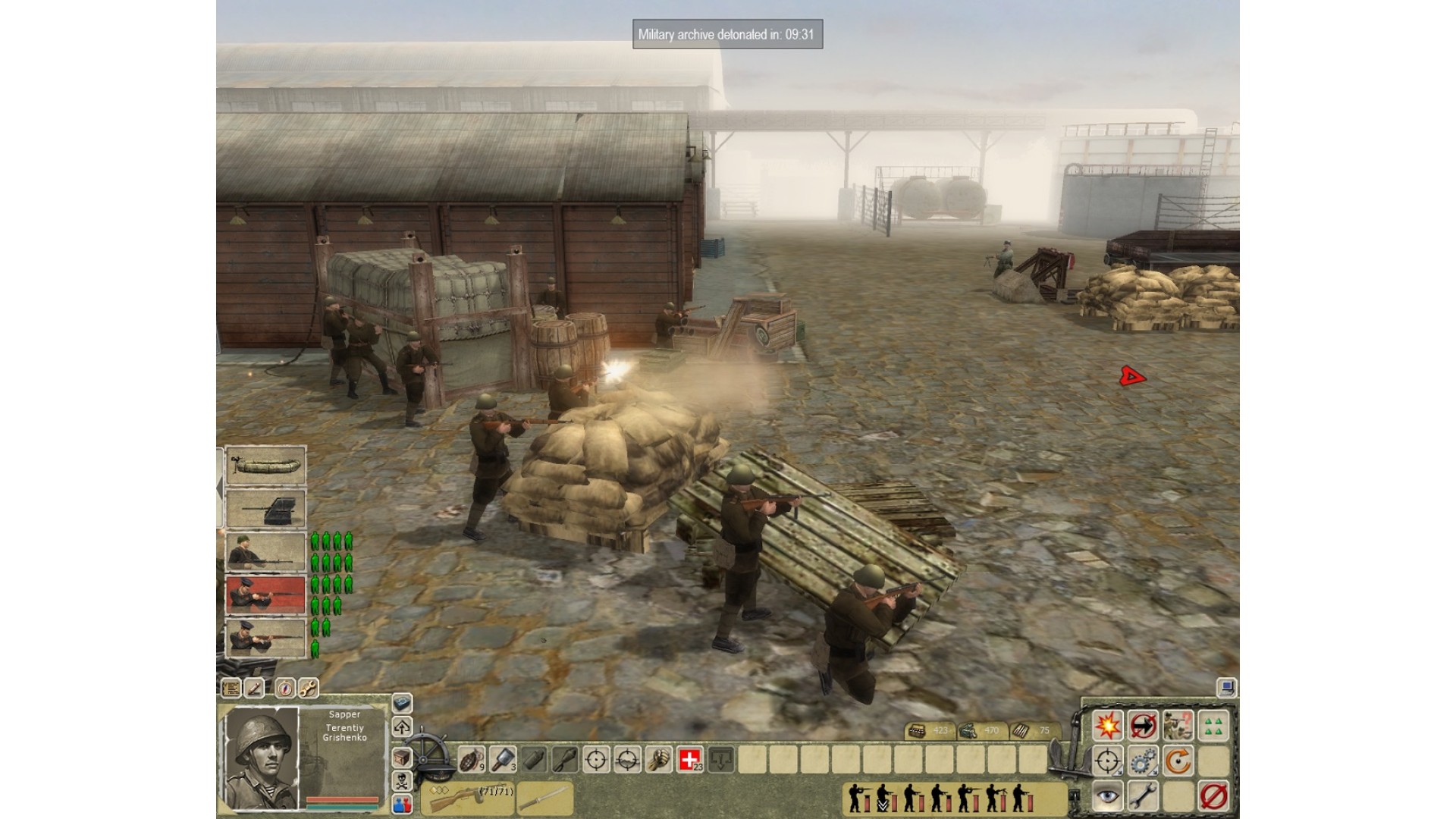Open the objectives list icon
The height and width of the screenshot is (819, 1456).
click(231, 688)
